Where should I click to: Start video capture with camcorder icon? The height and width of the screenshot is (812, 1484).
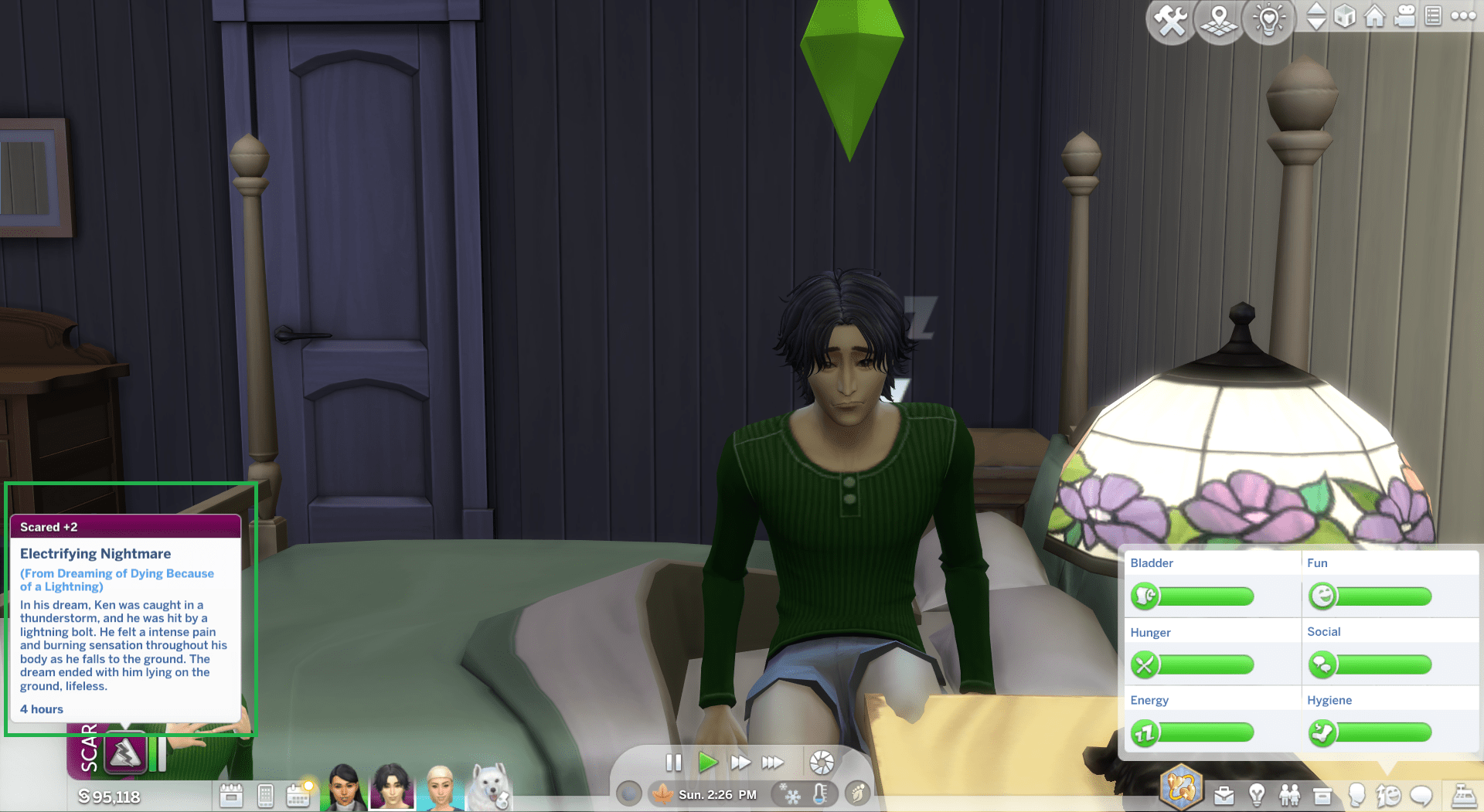(x=1405, y=15)
